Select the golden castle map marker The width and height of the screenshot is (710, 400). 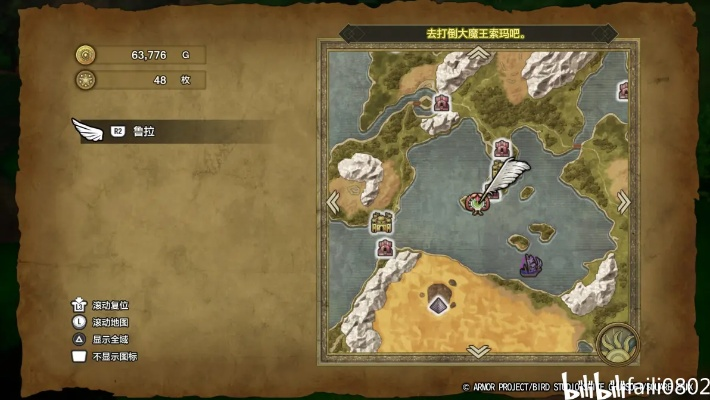click(x=381, y=222)
